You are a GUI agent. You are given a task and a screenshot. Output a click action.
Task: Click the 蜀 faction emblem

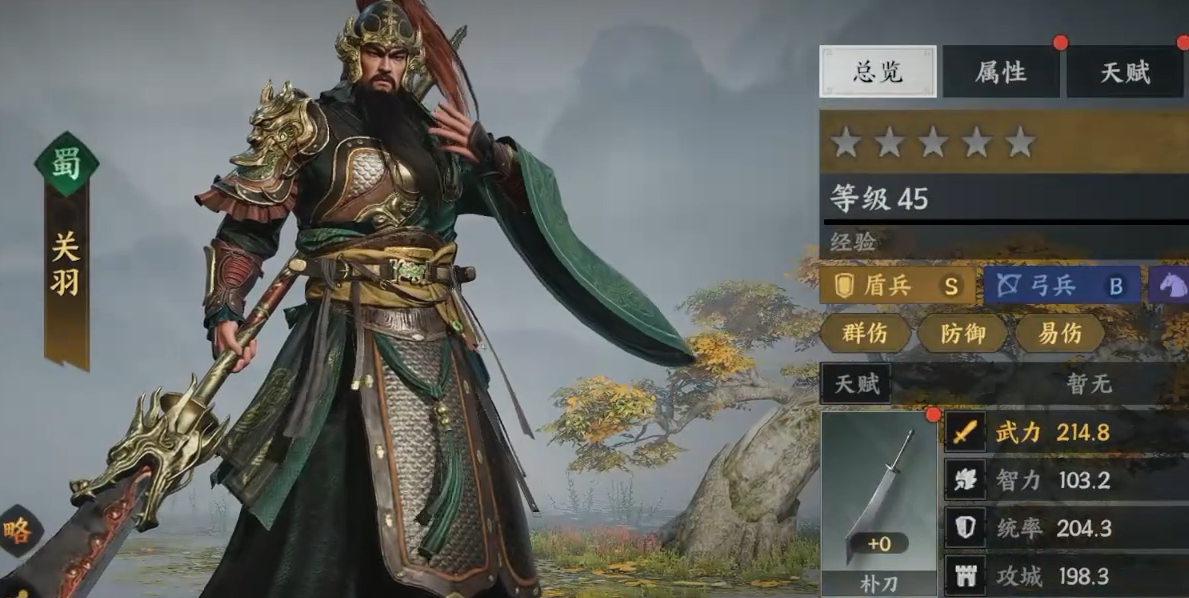(x=67, y=163)
